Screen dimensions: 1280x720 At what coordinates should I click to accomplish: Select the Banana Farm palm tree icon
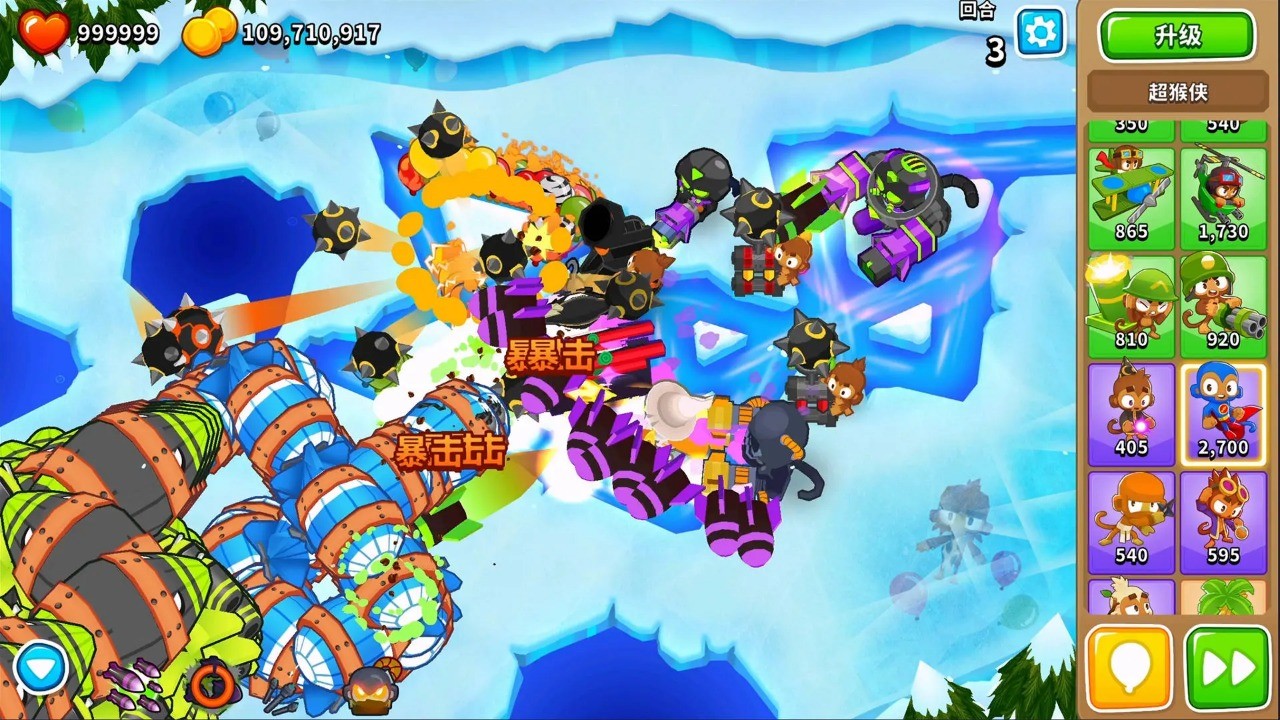(x=1222, y=600)
